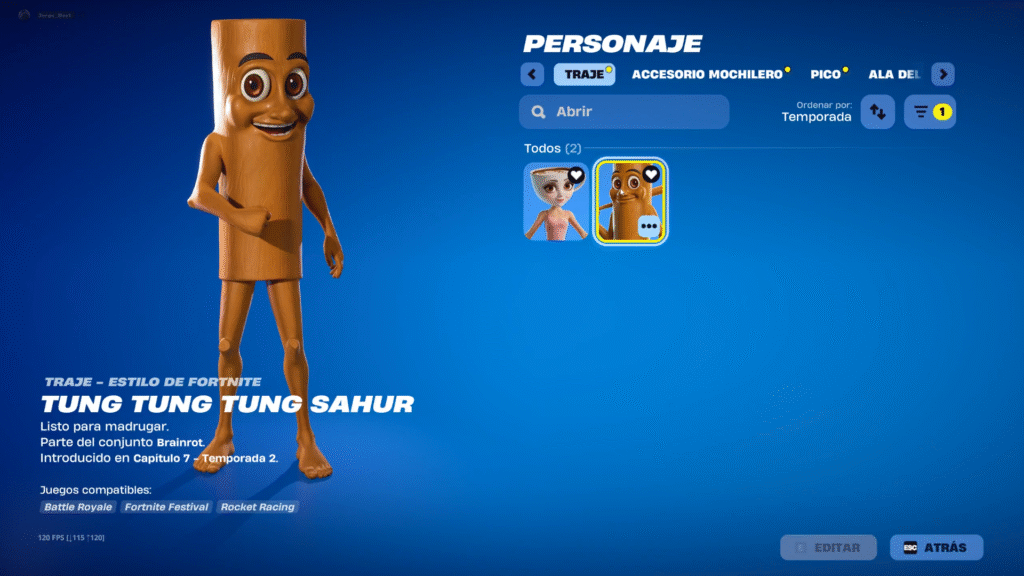This screenshot has height=576, width=1024.
Task: Toggle the sort order arrows button
Action: pyautogui.click(x=877, y=112)
